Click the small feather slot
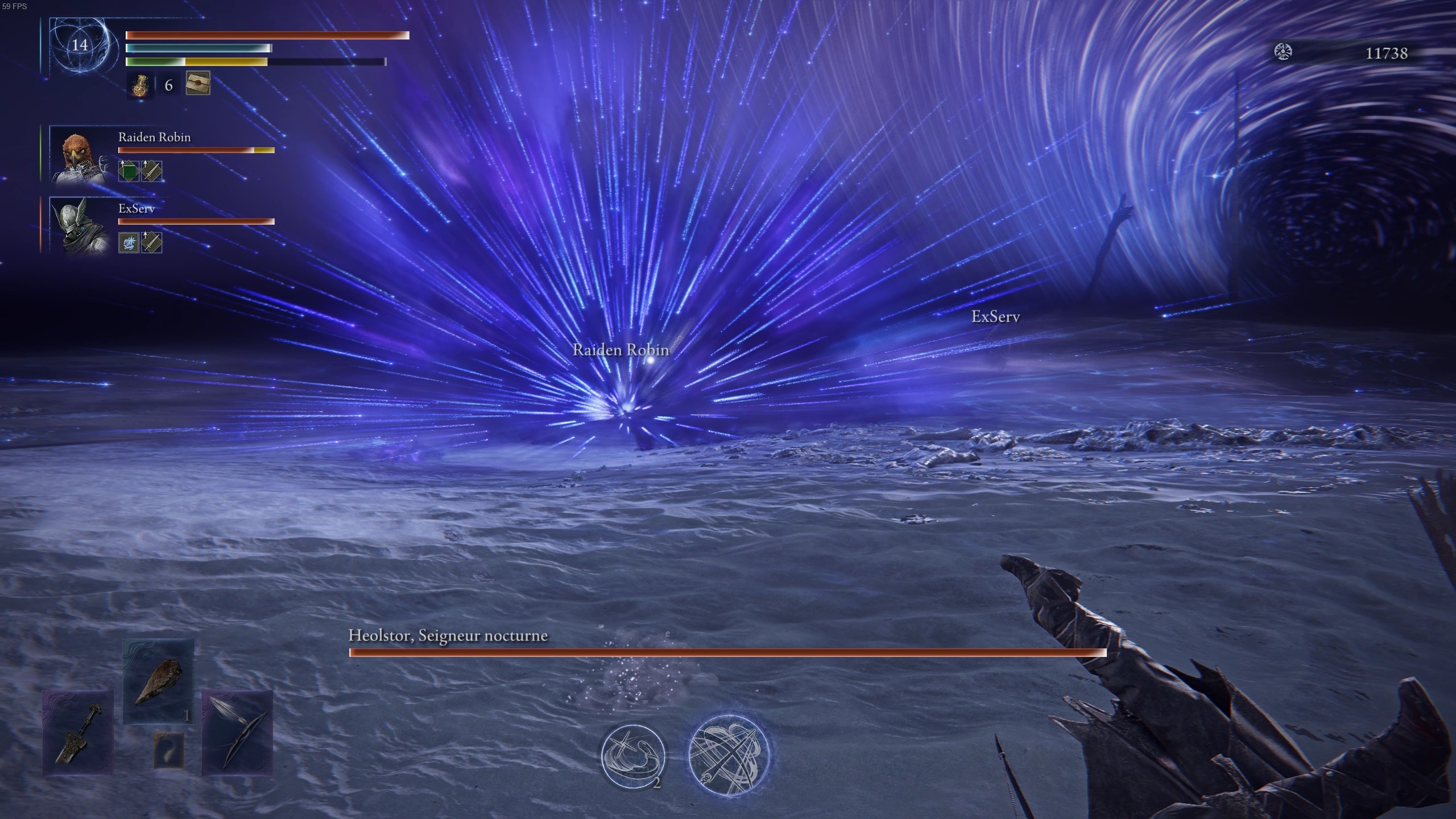Screen dimensions: 1456x819 [x=169, y=748]
